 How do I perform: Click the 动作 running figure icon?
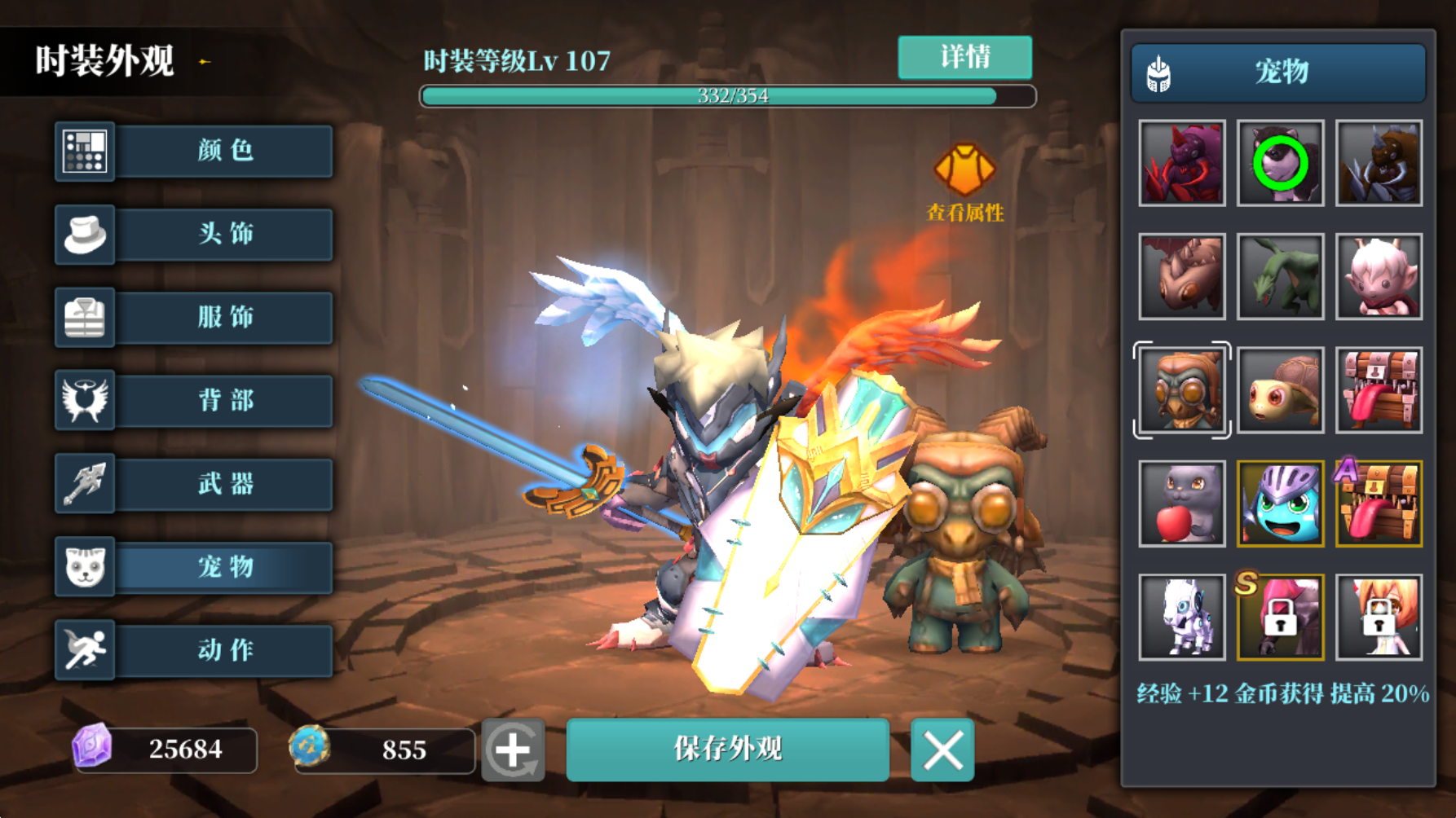coord(85,649)
